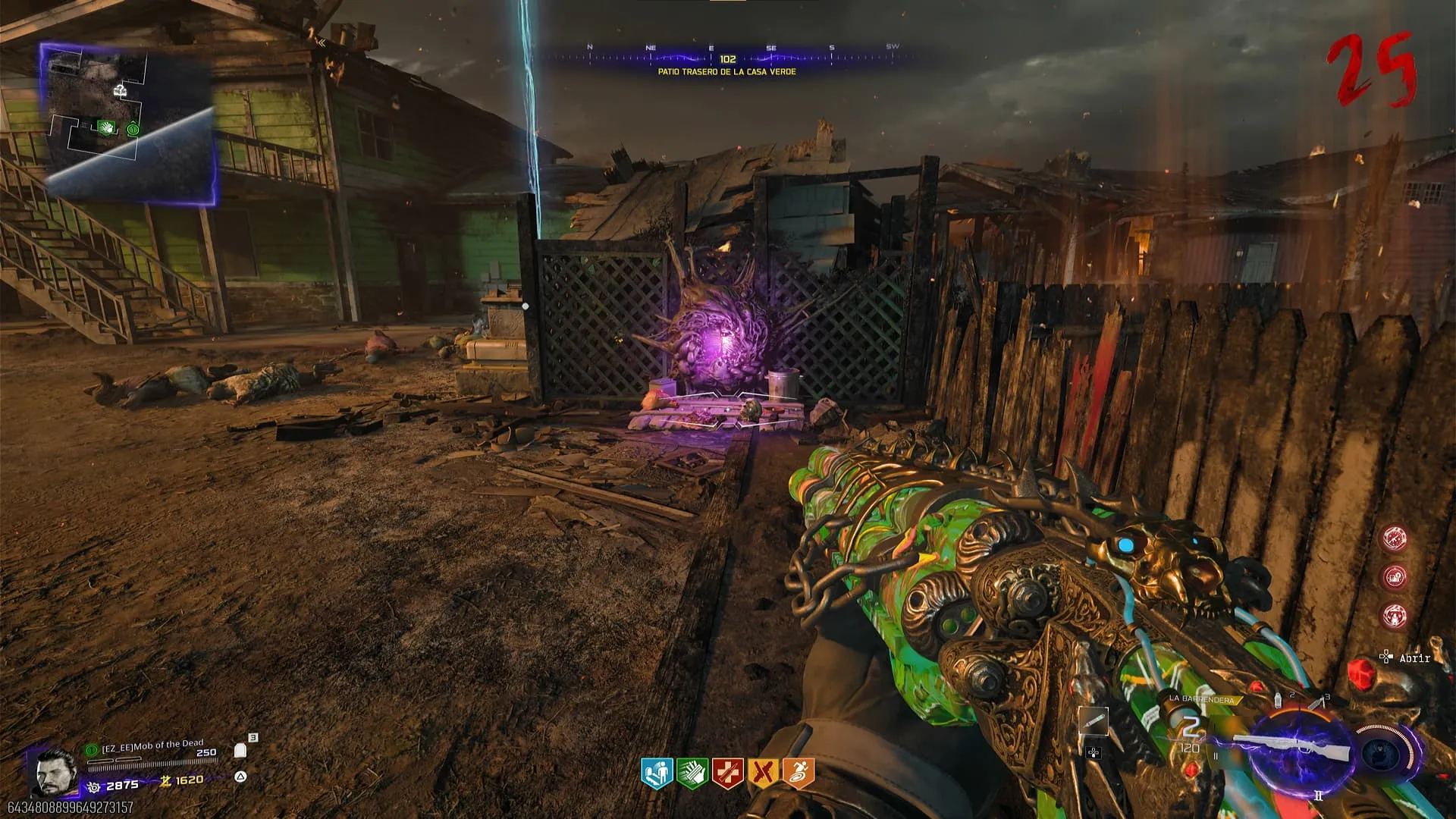The width and height of the screenshot is (1456, 819).
Task: Click the white tombstone icon
Action: (x=240, y=751)
